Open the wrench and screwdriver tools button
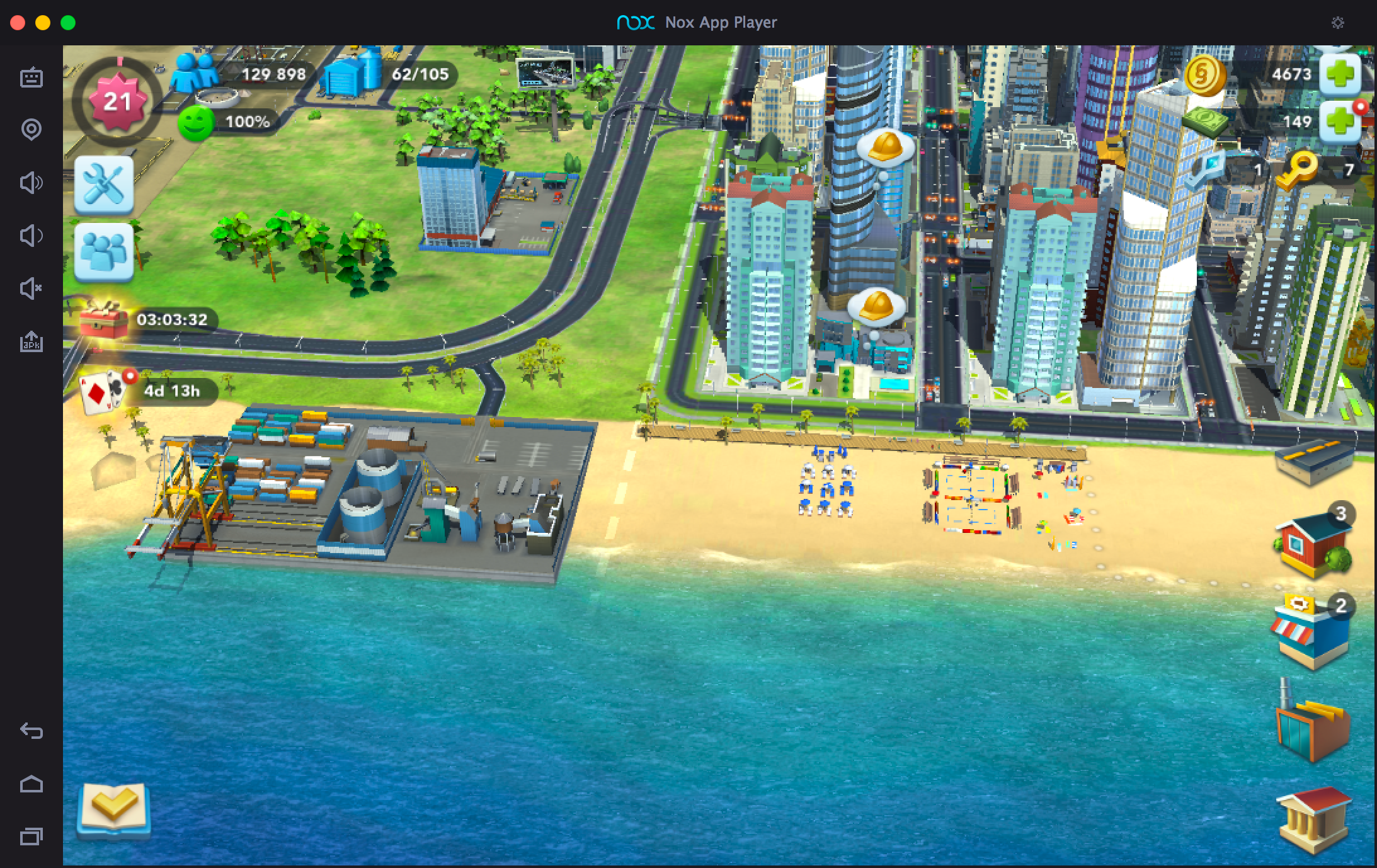Viewport: 1377px width, 868px height. [104, 185]
